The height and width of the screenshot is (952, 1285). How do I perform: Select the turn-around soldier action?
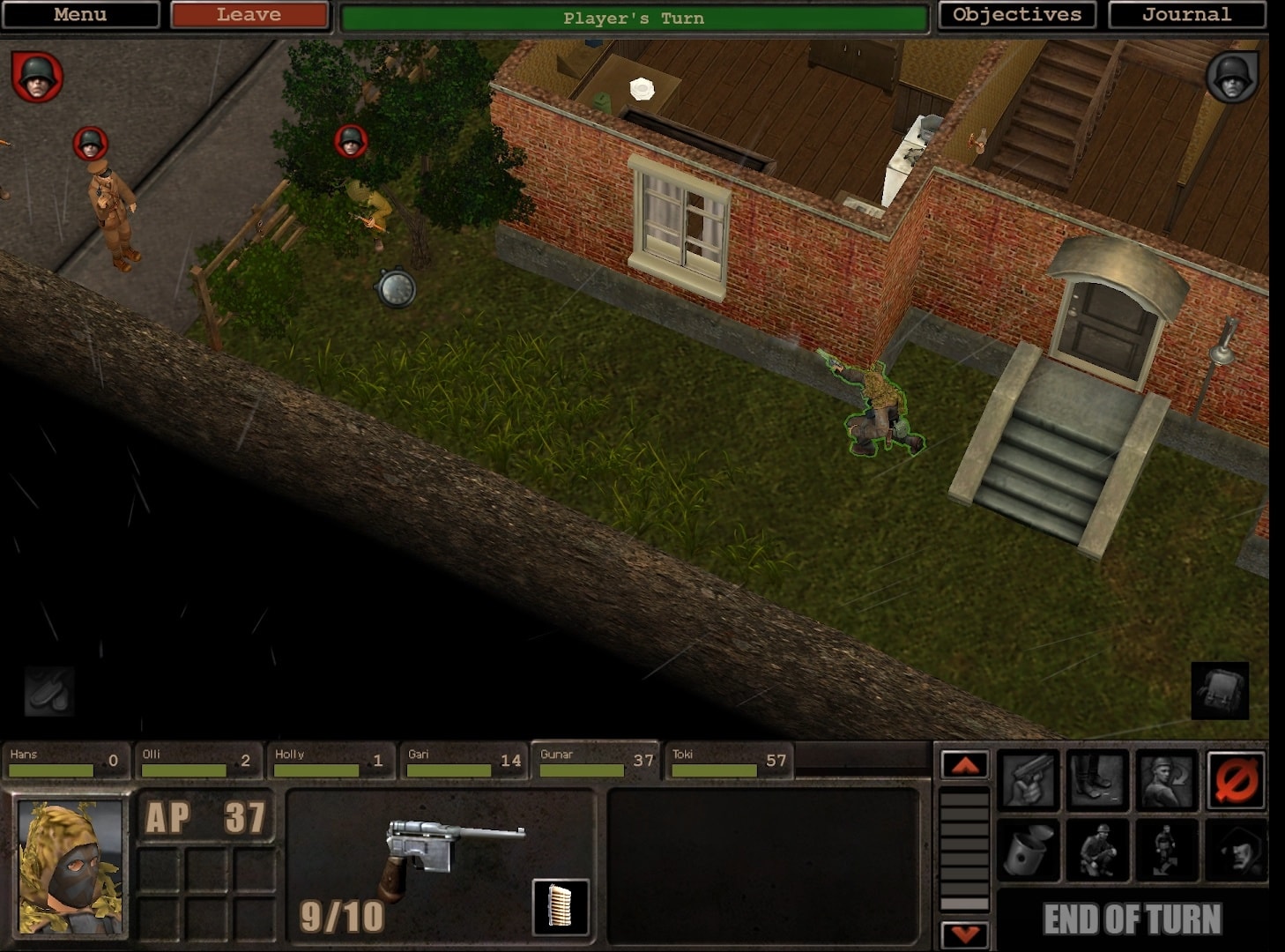tap(1166, 780)
